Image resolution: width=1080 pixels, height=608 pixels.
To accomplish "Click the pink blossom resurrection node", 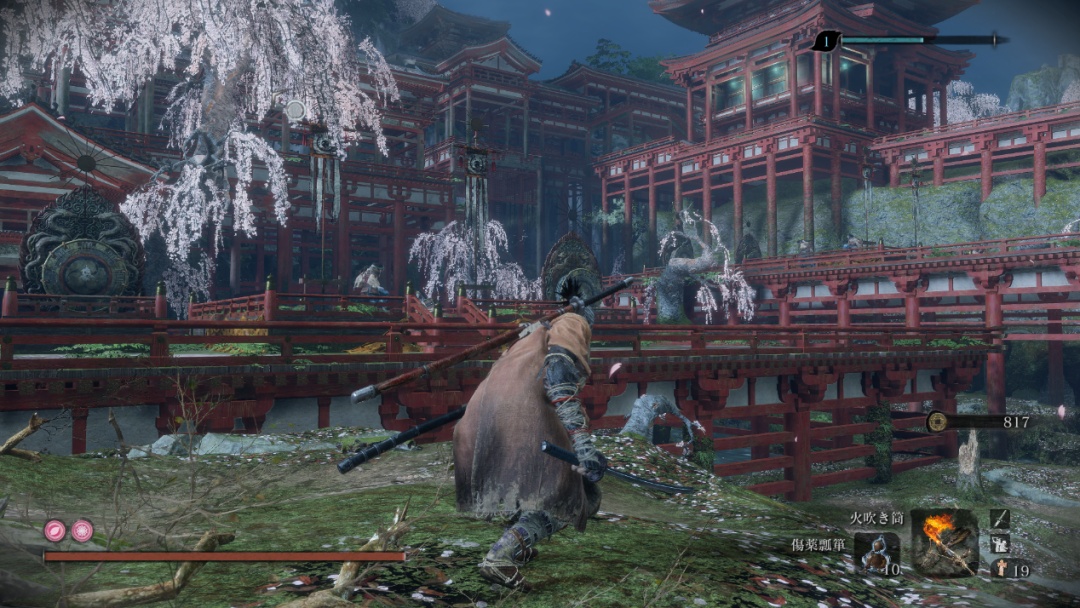I will [x=82, y=531].
